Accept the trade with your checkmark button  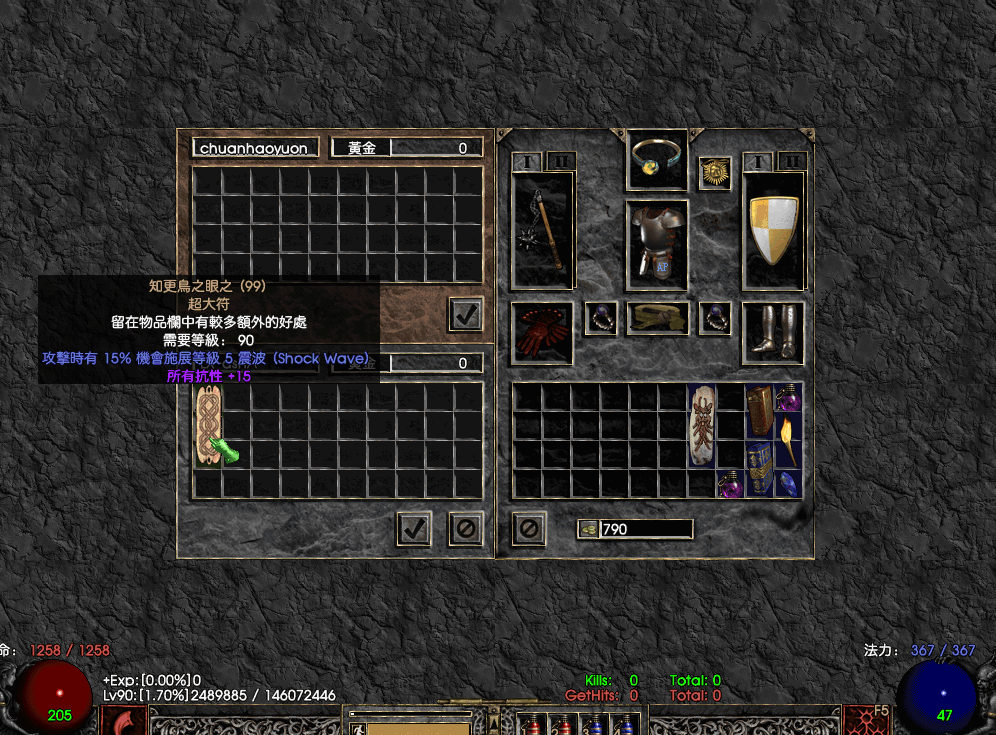[413, 528]
